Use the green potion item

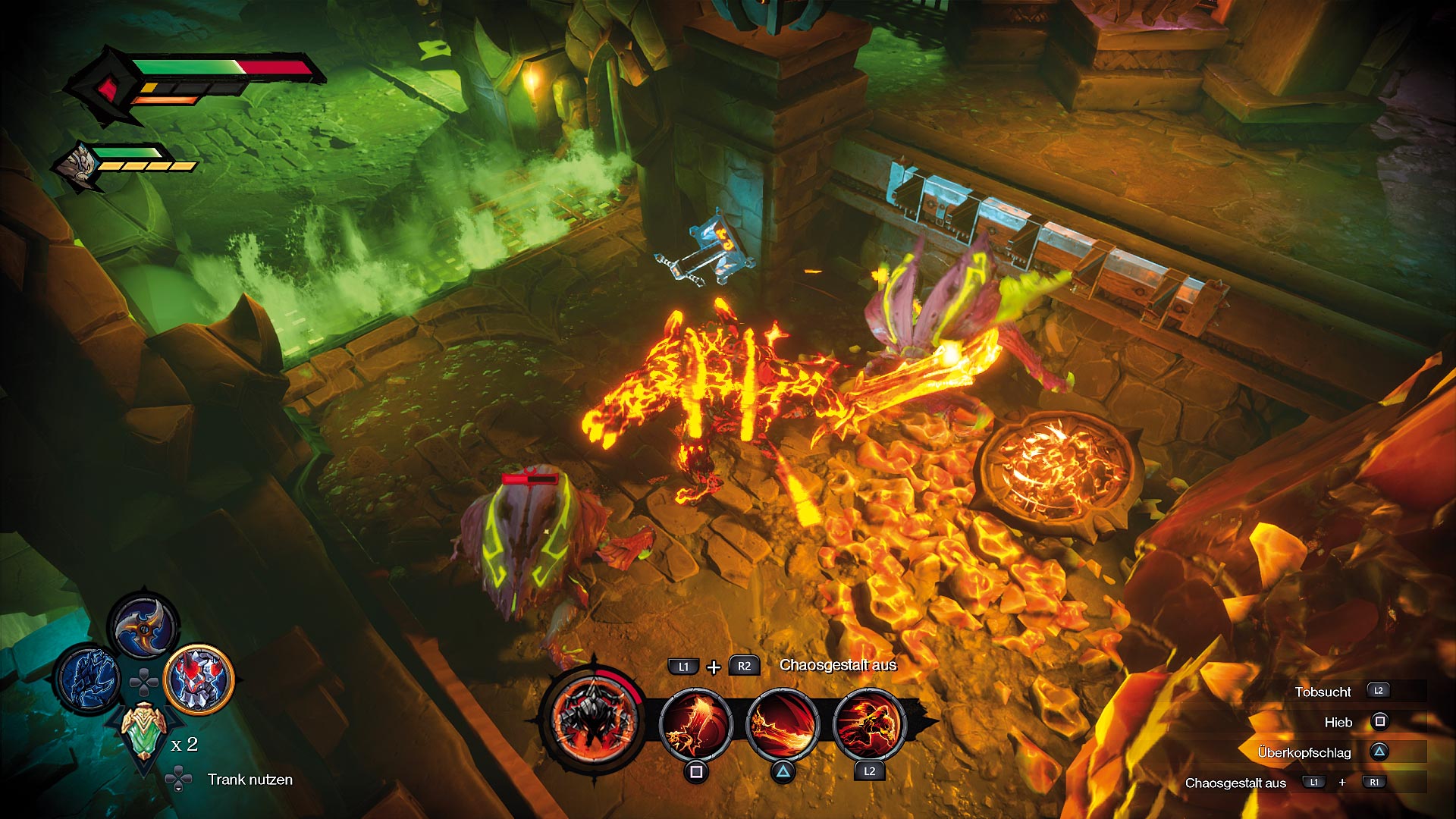[x=143, y=730]
